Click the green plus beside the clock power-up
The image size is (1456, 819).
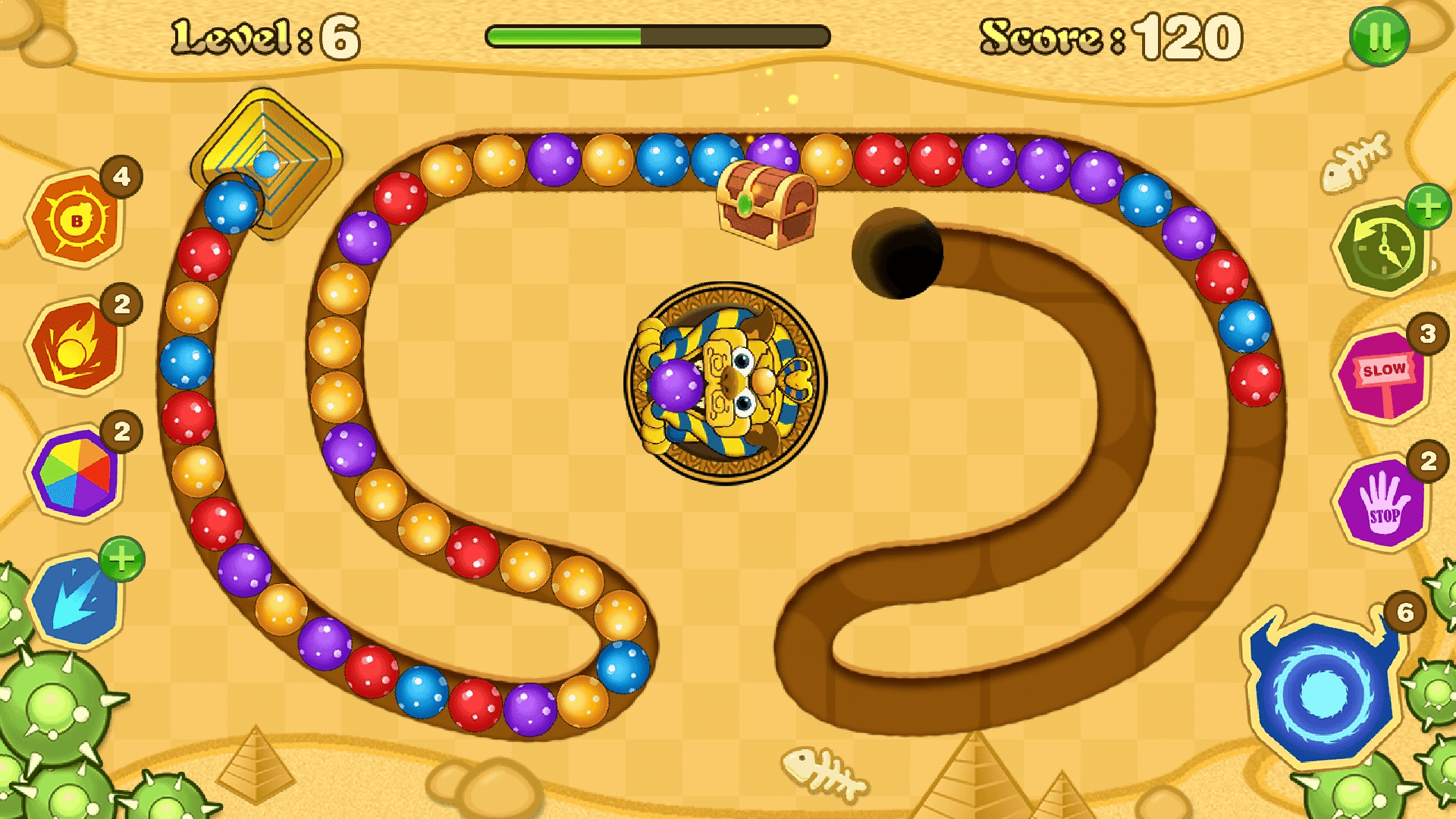1430,206
